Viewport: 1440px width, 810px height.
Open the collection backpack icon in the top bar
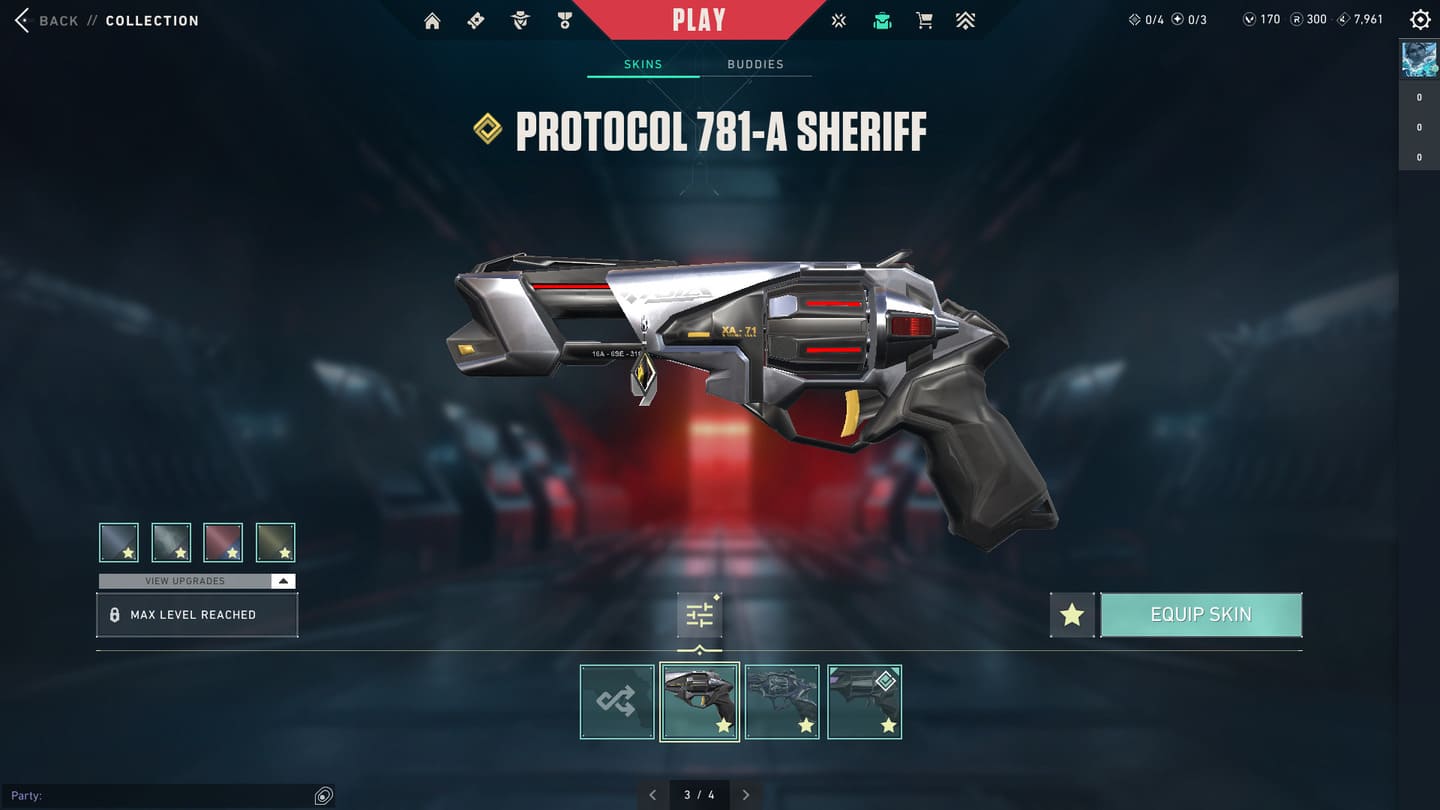click(882, 21)
